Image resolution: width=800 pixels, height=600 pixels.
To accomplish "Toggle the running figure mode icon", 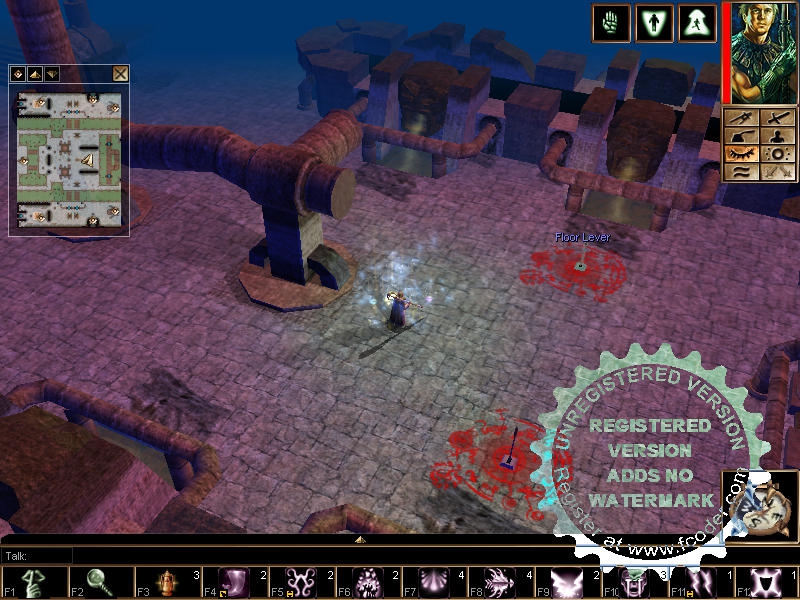I will coord(698,23).
